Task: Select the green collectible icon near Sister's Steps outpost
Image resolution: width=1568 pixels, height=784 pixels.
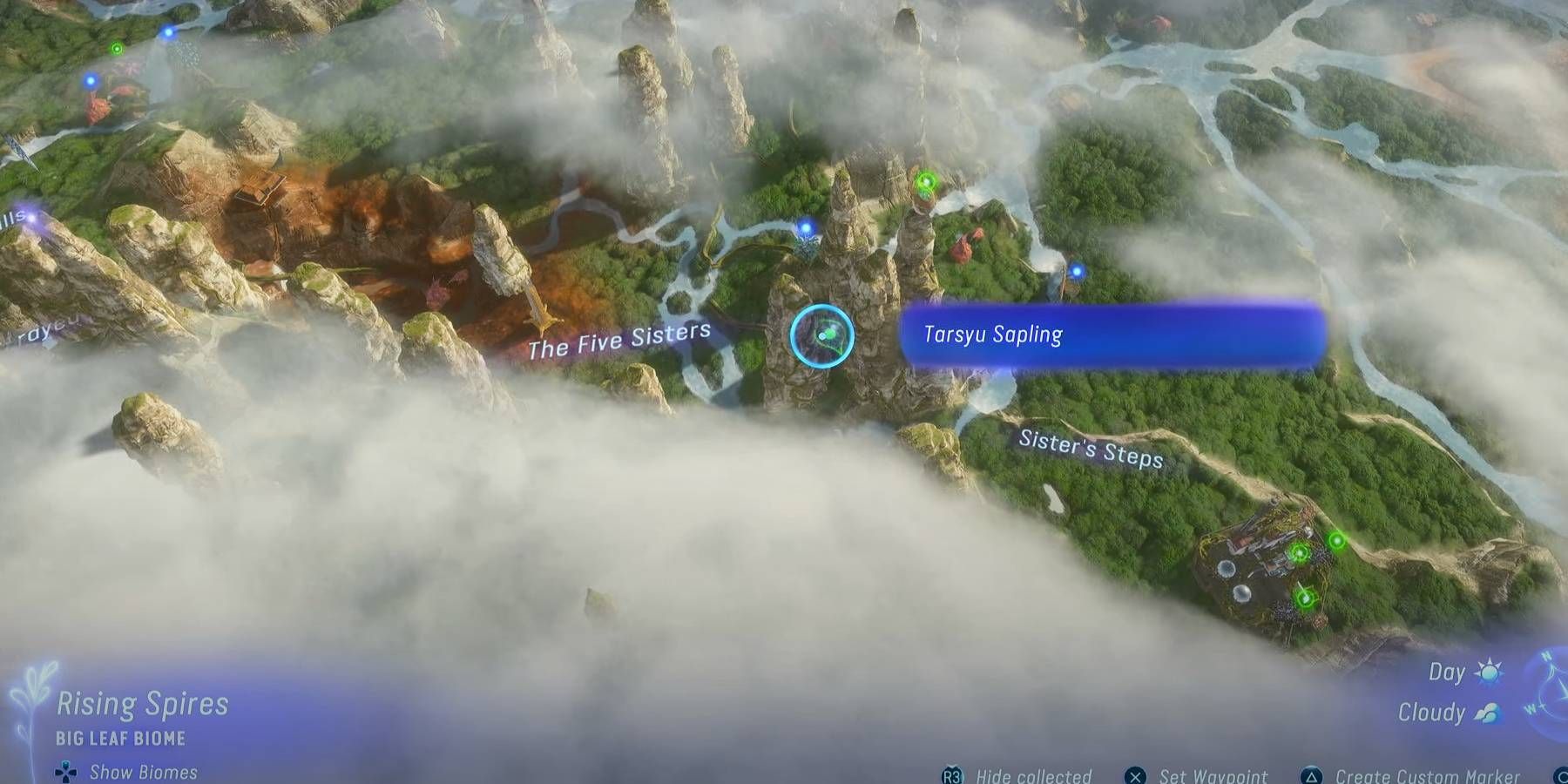Action: coord(1336,541)
